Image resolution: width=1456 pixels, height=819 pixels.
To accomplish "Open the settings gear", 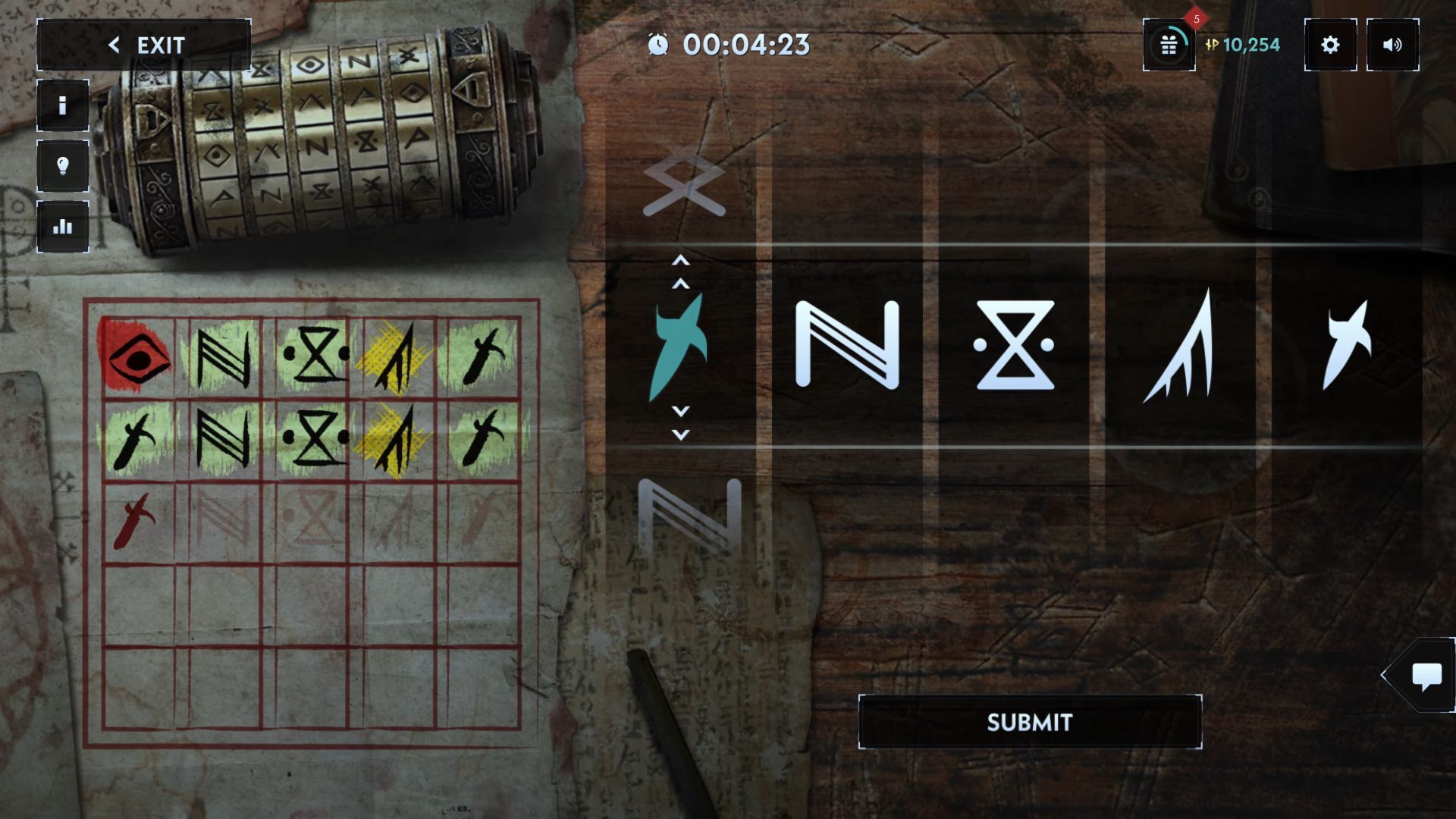I will (1330, 45).
